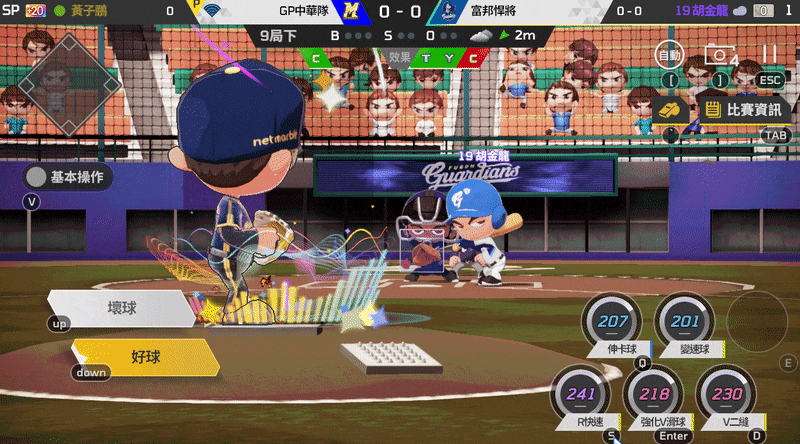Pick the 變速球 changeup pitch
Screen dimensions: 800x444
click(x=686, y=324)
